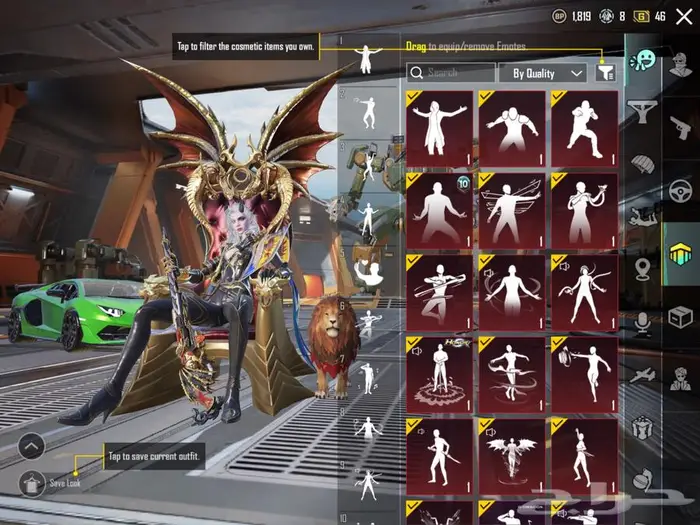This screenshot has width=700, height=525.
Task: Open the crate box tab
Action: 680,317
